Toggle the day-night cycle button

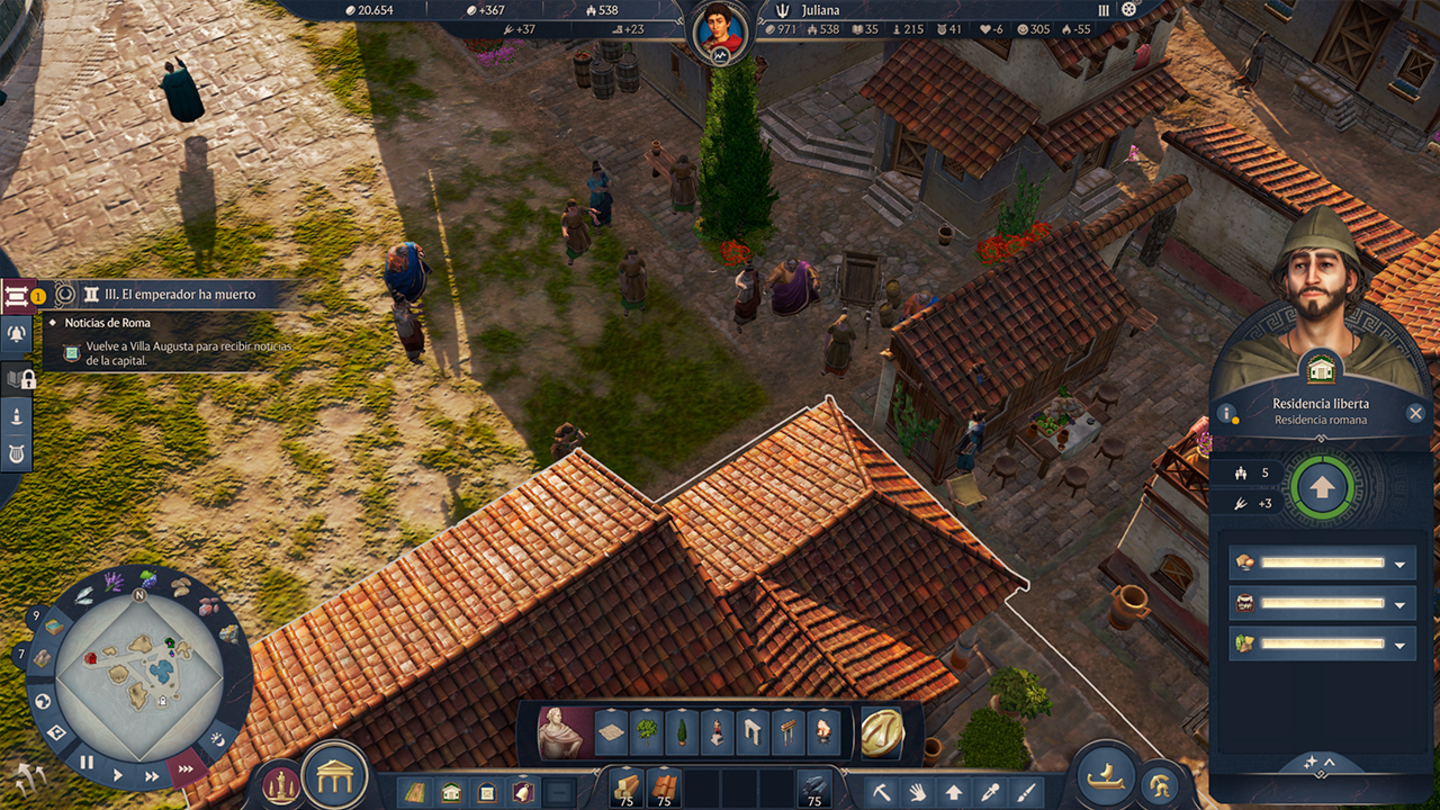[x=218, y=741]
